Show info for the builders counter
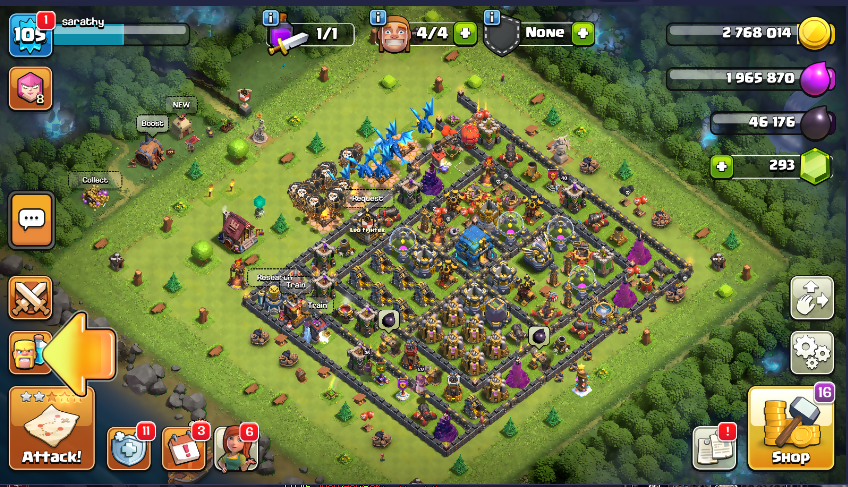This screenshot has width=848, height=487. coord(378,17)
